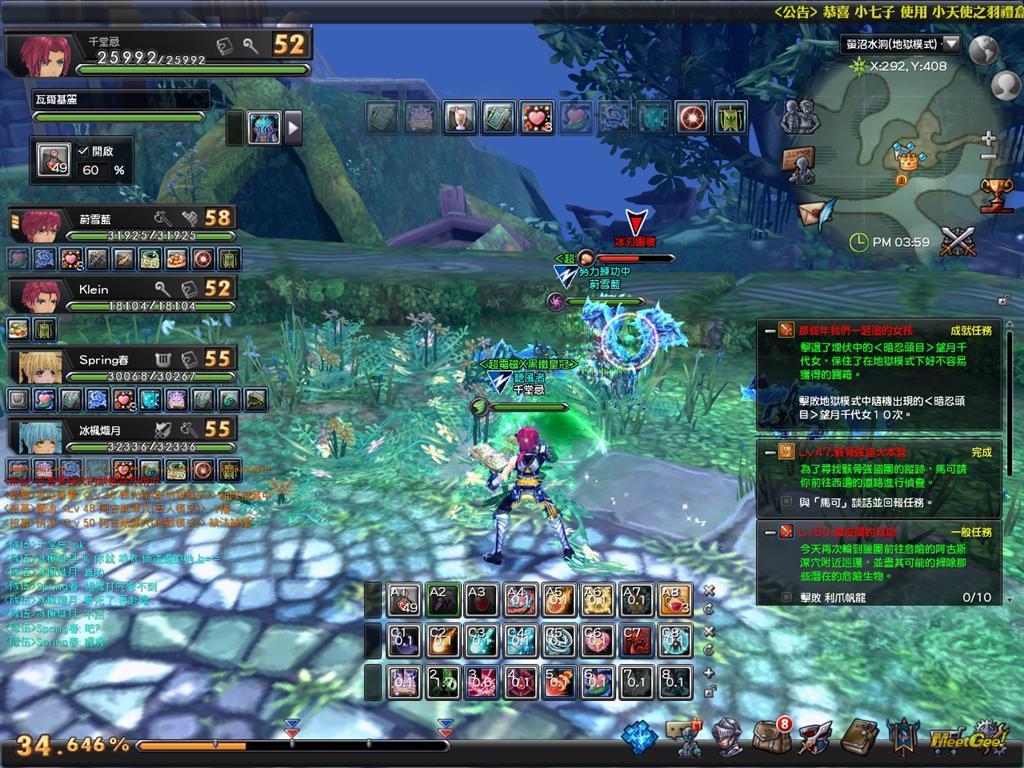Select party member Spring春's portrait

click(39, 366)
